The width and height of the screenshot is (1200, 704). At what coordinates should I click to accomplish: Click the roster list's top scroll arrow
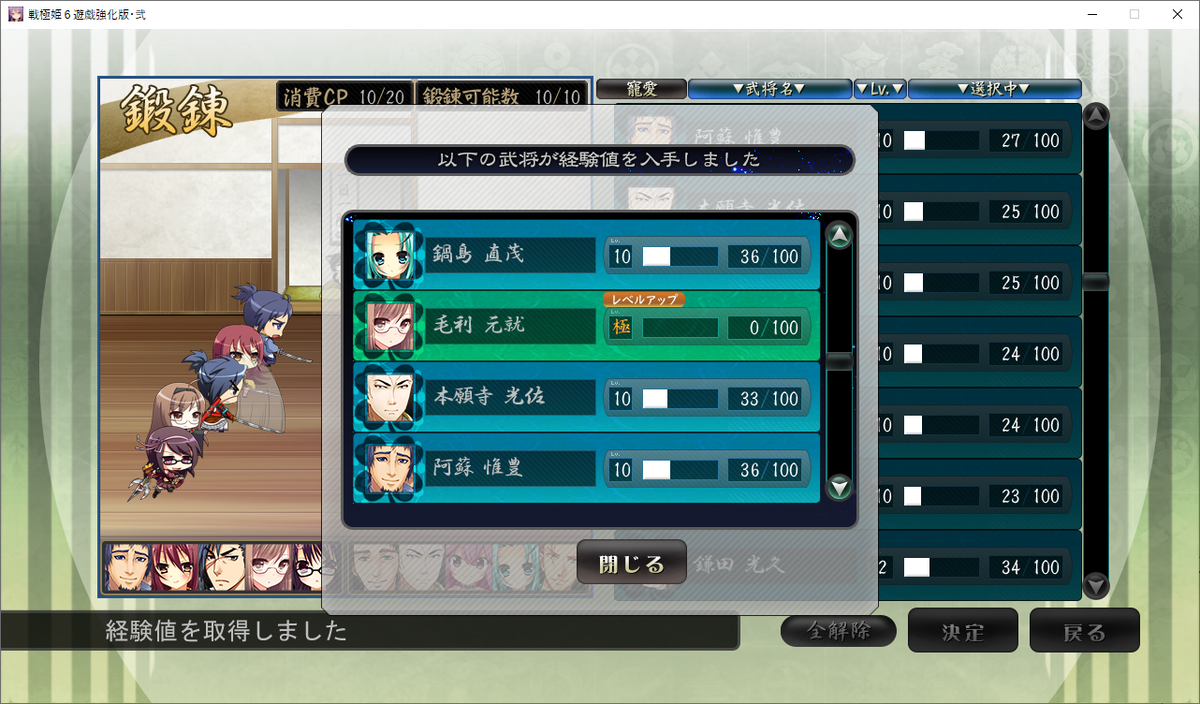(1096, 116)
